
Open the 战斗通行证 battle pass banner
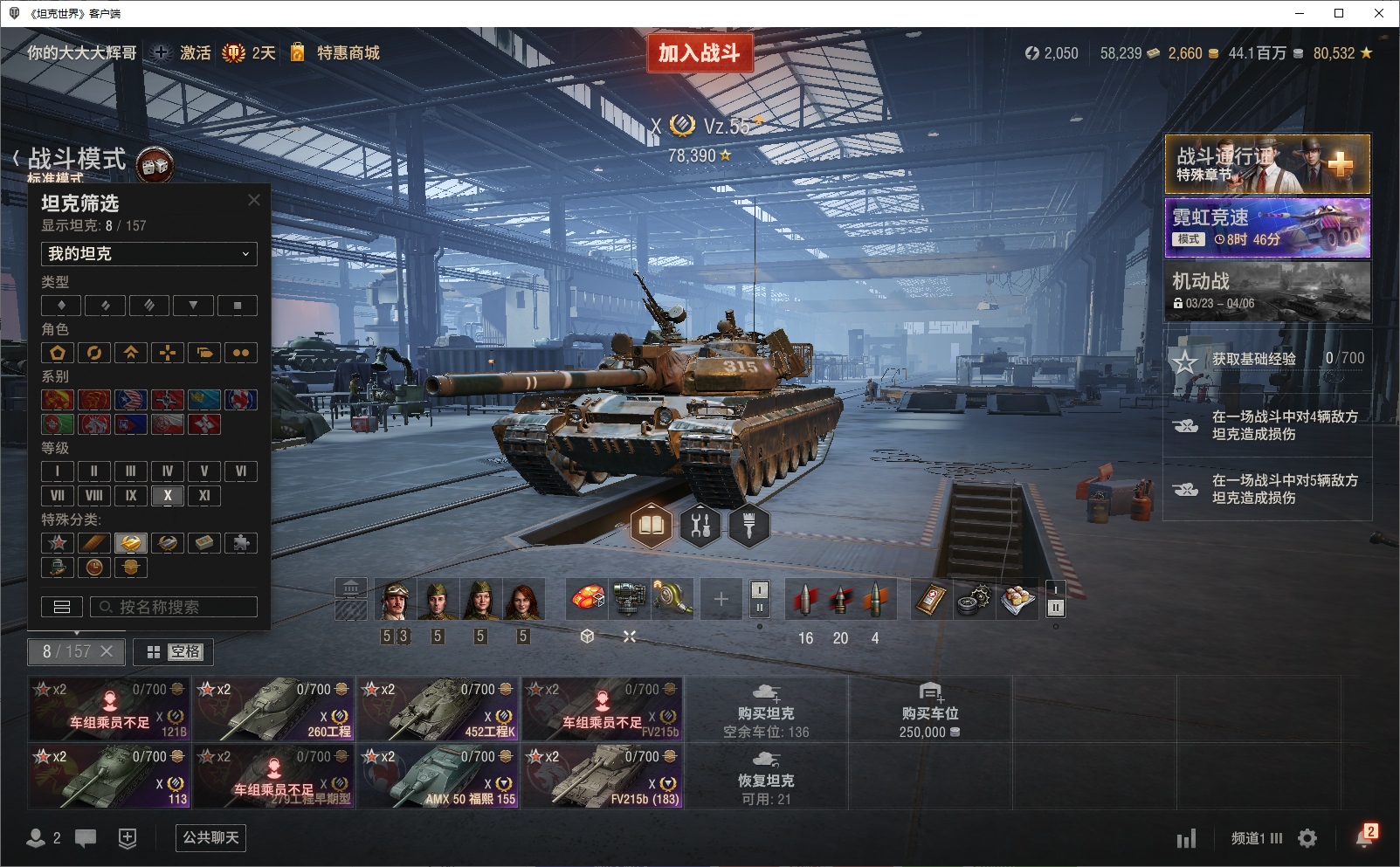coord(1267,164)
